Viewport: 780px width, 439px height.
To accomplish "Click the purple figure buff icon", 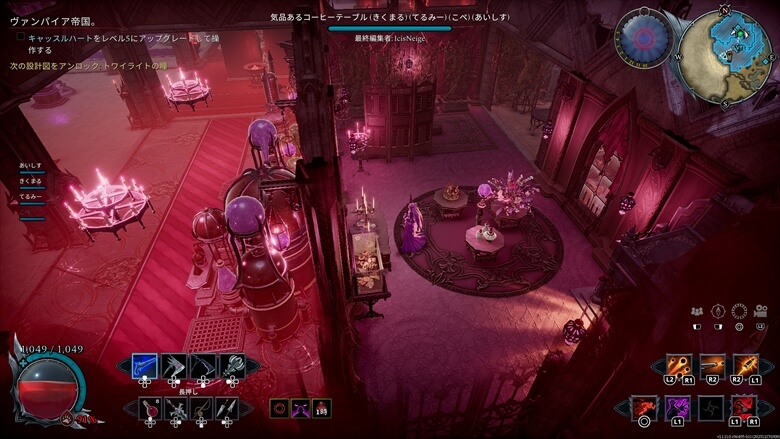I will click(x=300, y=407).
